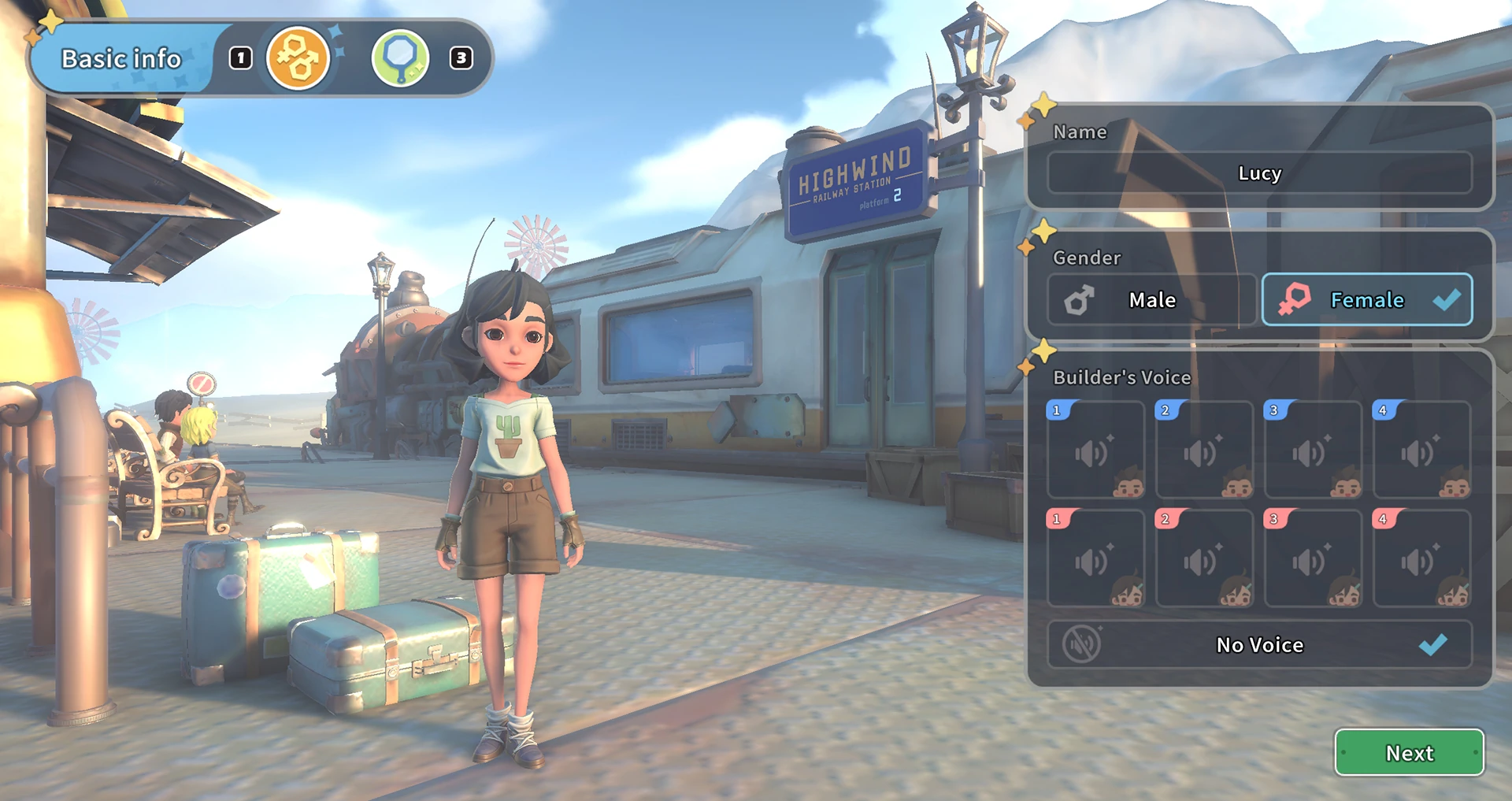Select pink voice option 4
This screenshot has height=801, width=1512.
(x=1421, y=559)
